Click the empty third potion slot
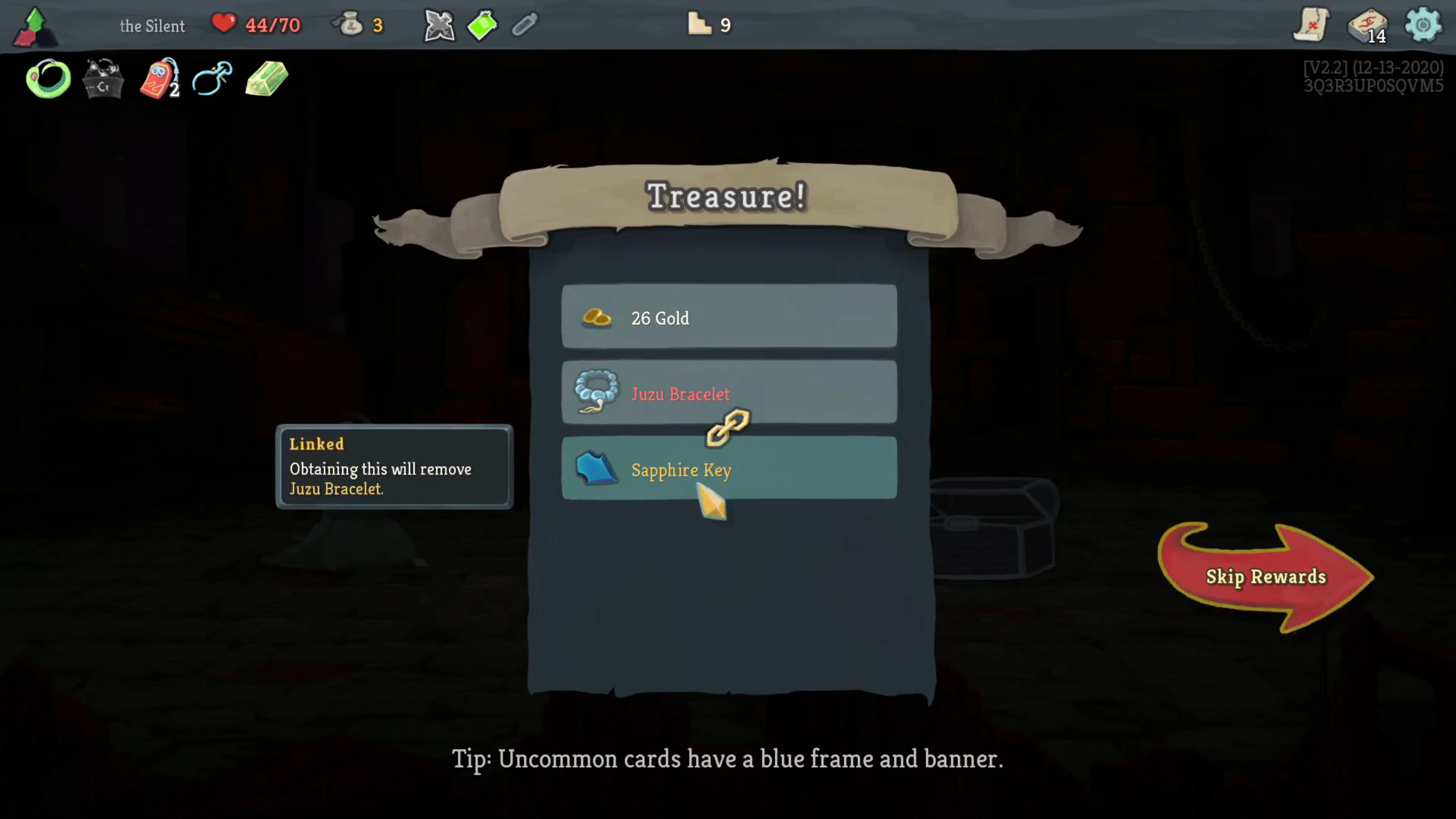The width and height of the screenshot is (1456, 819). pyautogui.click(x=524, y=24)
